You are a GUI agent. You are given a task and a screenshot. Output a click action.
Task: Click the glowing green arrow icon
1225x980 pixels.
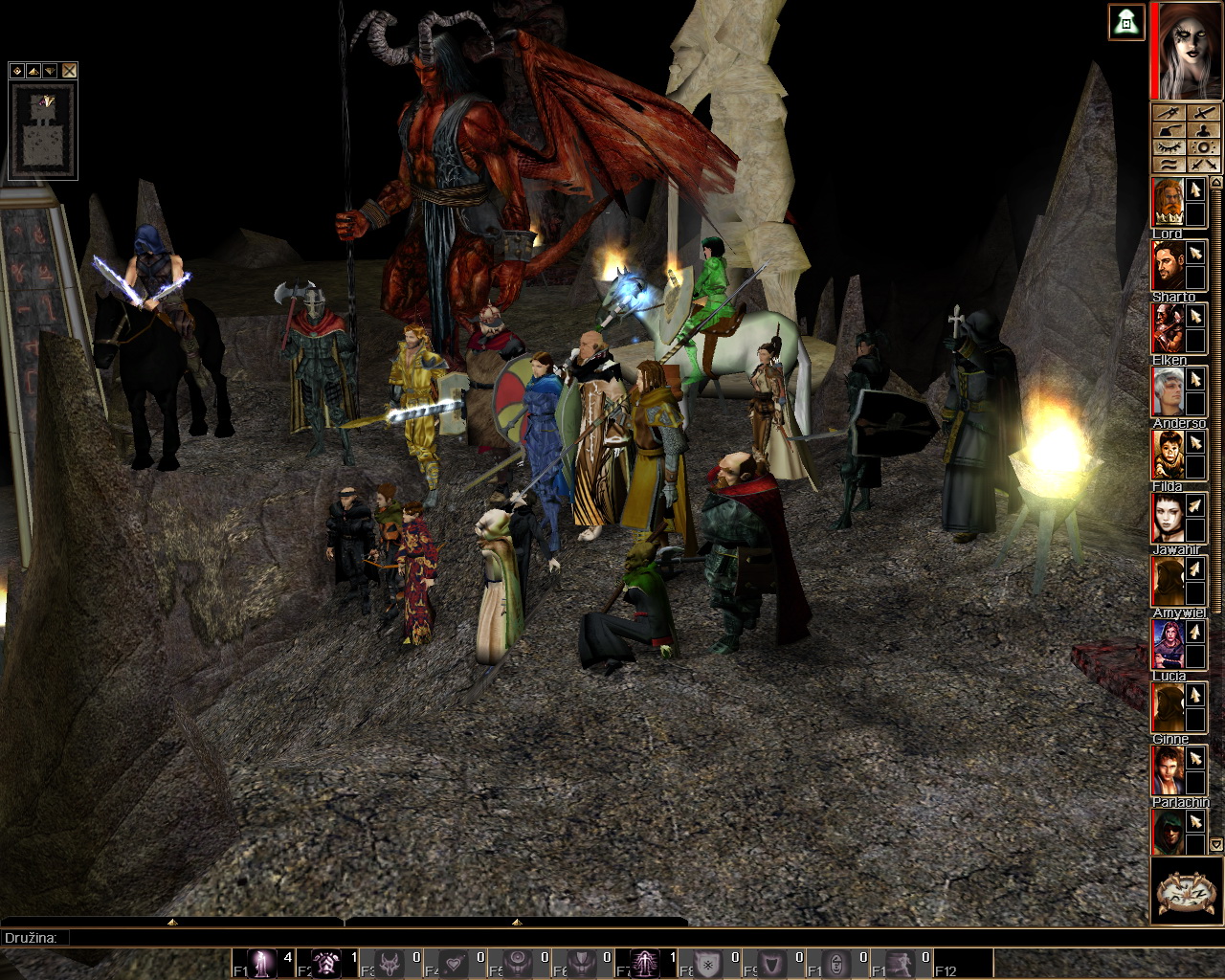pyautogui.click(x=1127, y=22)
